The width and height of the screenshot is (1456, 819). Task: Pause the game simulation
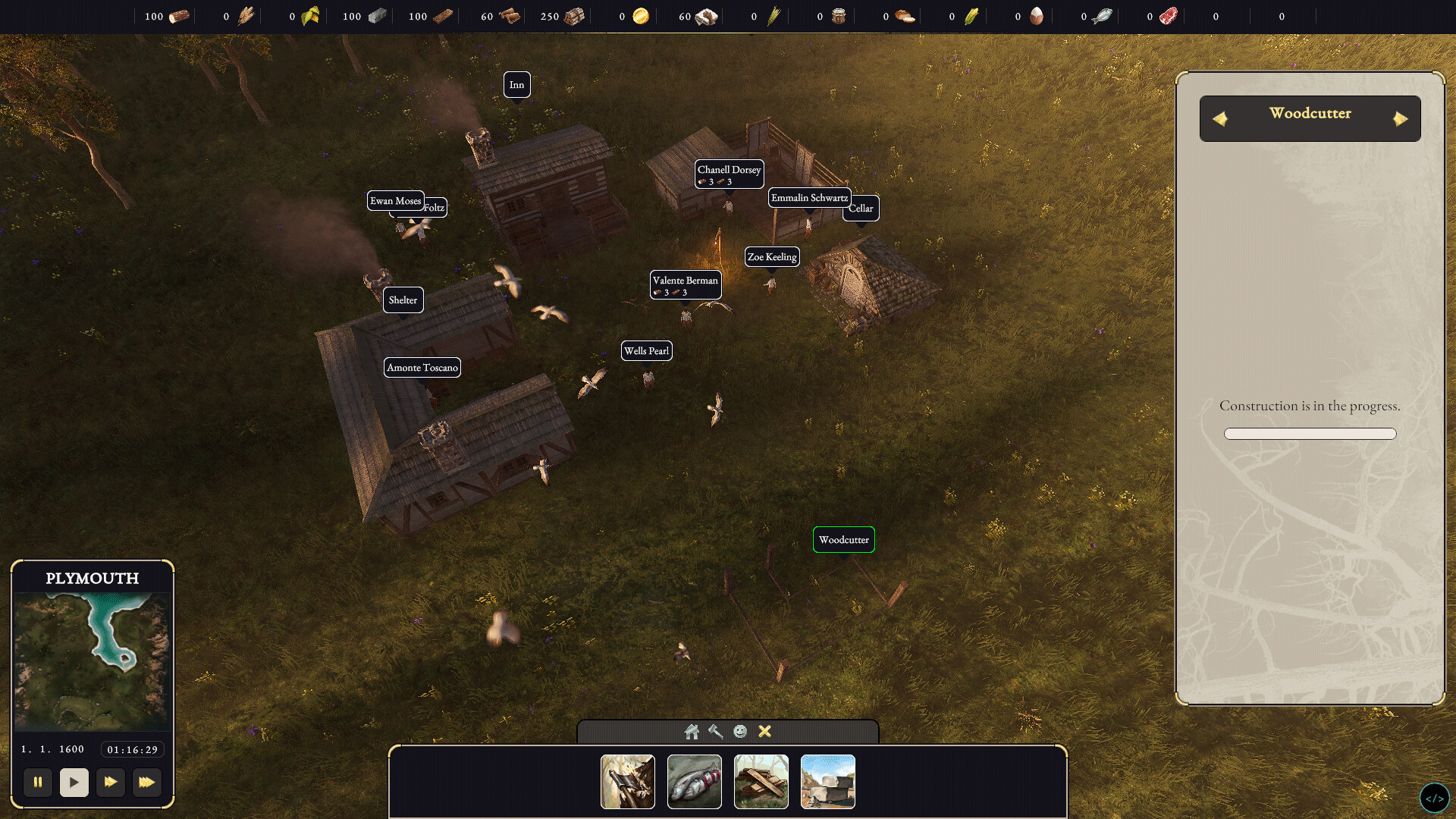(x=37, y=783)
